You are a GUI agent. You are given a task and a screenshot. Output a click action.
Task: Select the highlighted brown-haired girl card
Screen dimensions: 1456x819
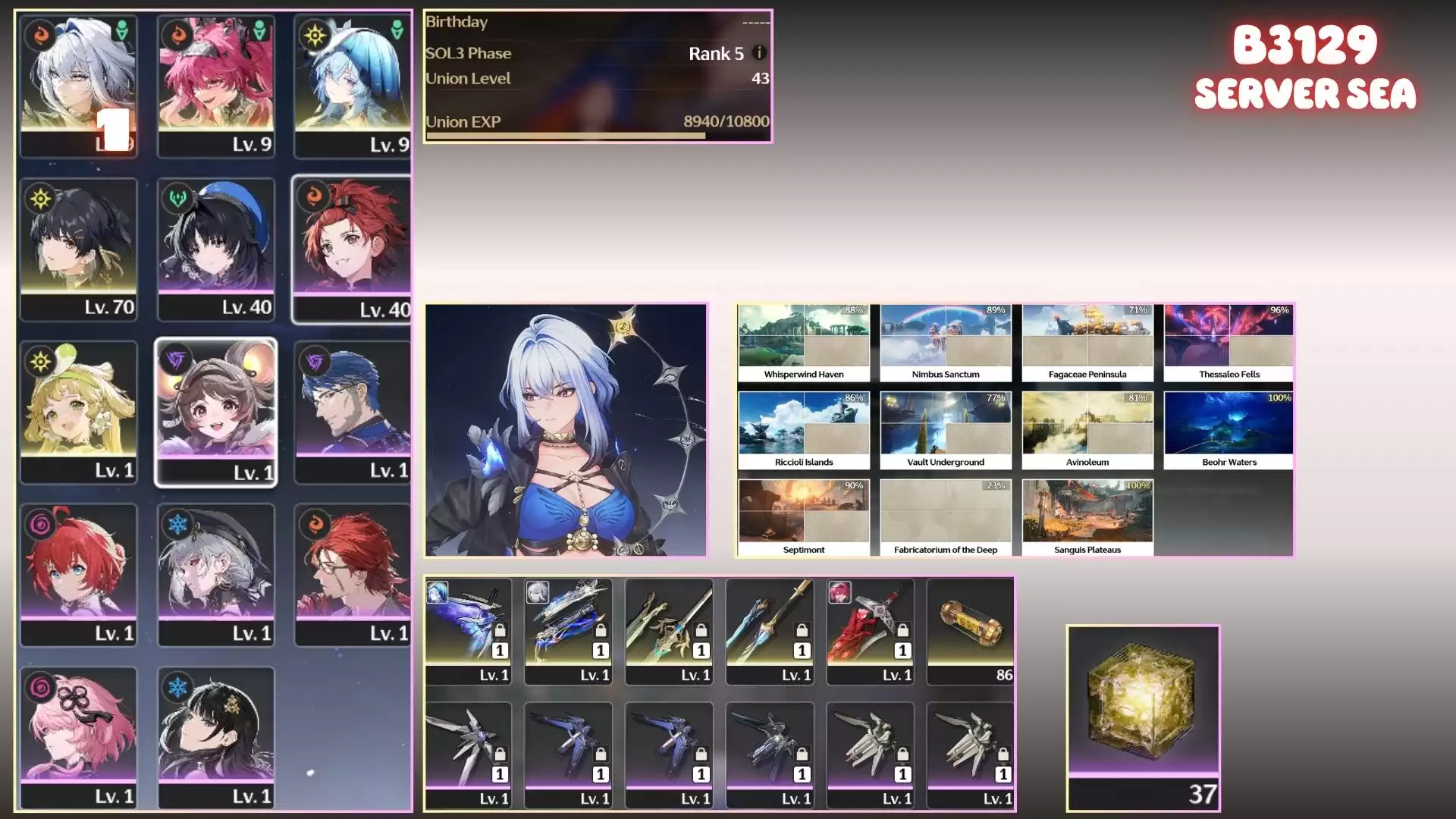point(216,412)
